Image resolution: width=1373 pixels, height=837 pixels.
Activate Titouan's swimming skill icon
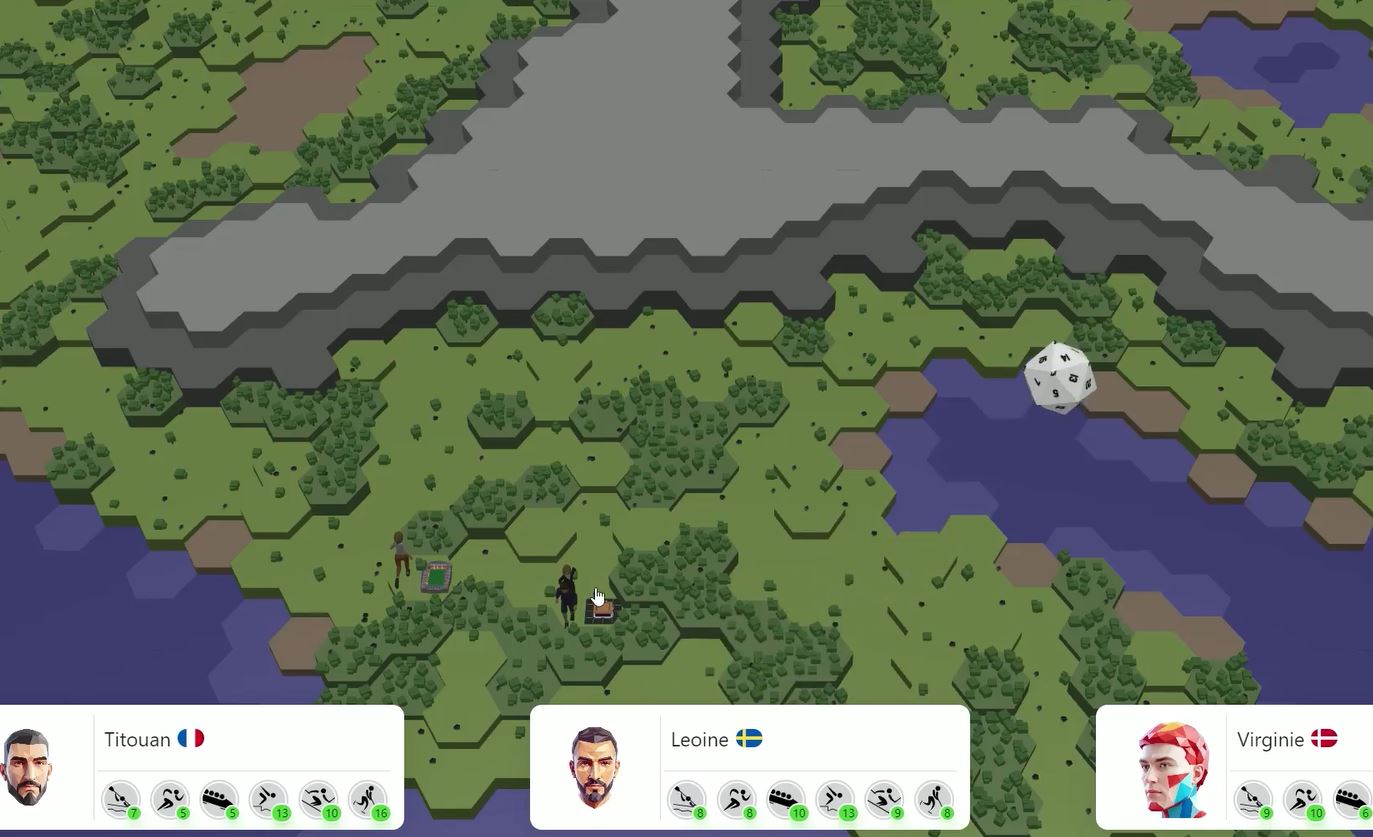pyautogui.click(x=269, y=799)
